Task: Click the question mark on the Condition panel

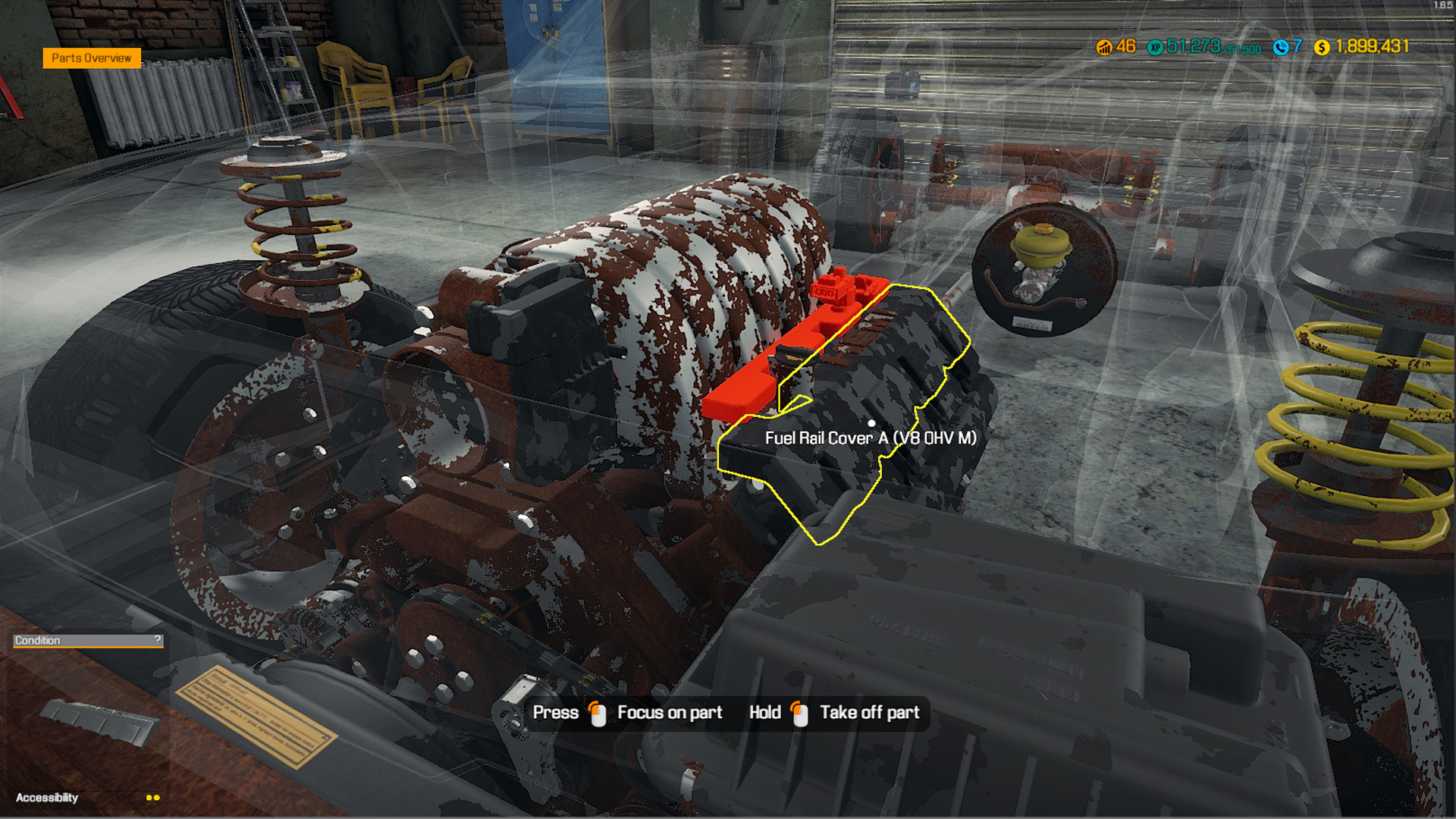Action: [x=158, y=639]
